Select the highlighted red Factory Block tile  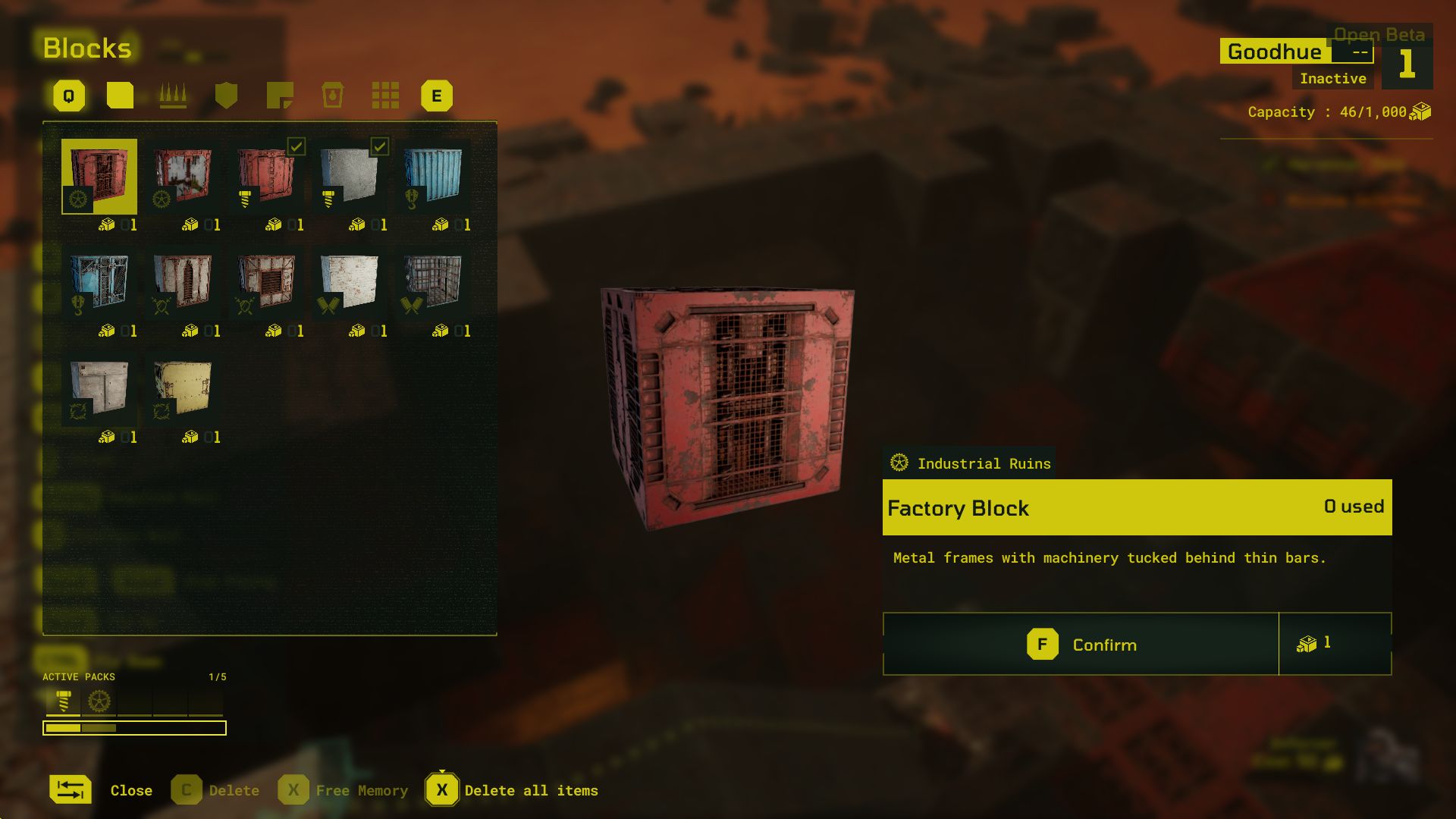coord(99,176)
